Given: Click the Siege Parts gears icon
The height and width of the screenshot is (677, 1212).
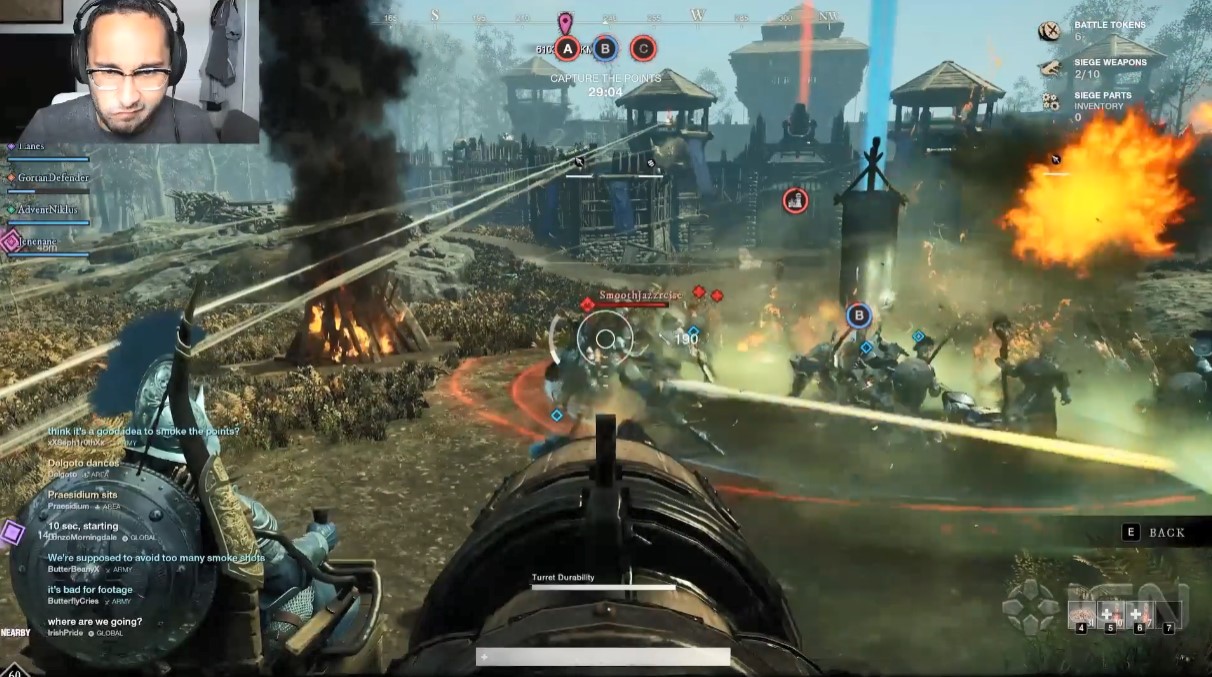Looking at the screenshot, I should (x=1050, y=101).
